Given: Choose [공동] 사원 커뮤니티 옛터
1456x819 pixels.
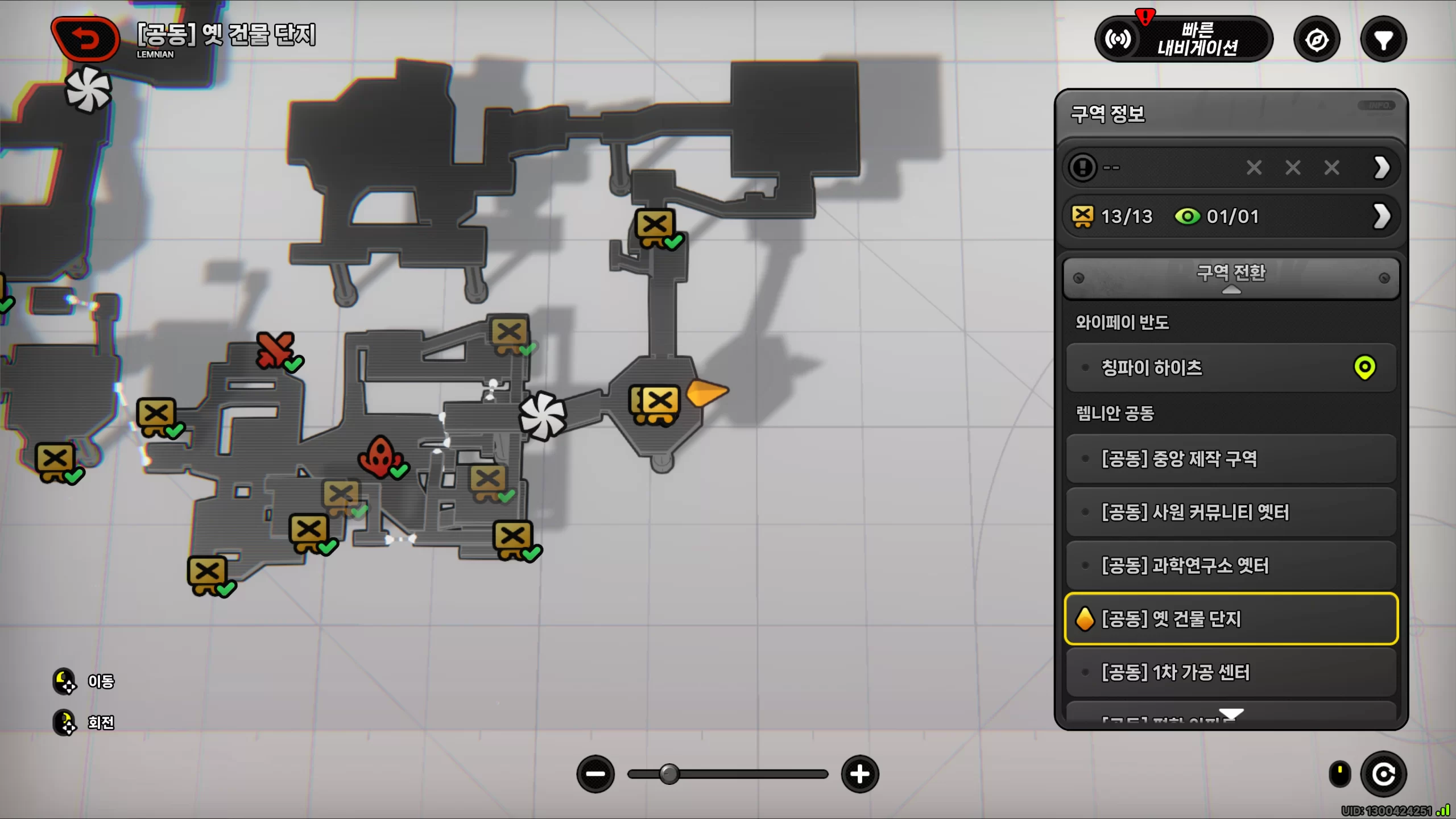Looking at the screenshot, I should [x=1231, y=512].
